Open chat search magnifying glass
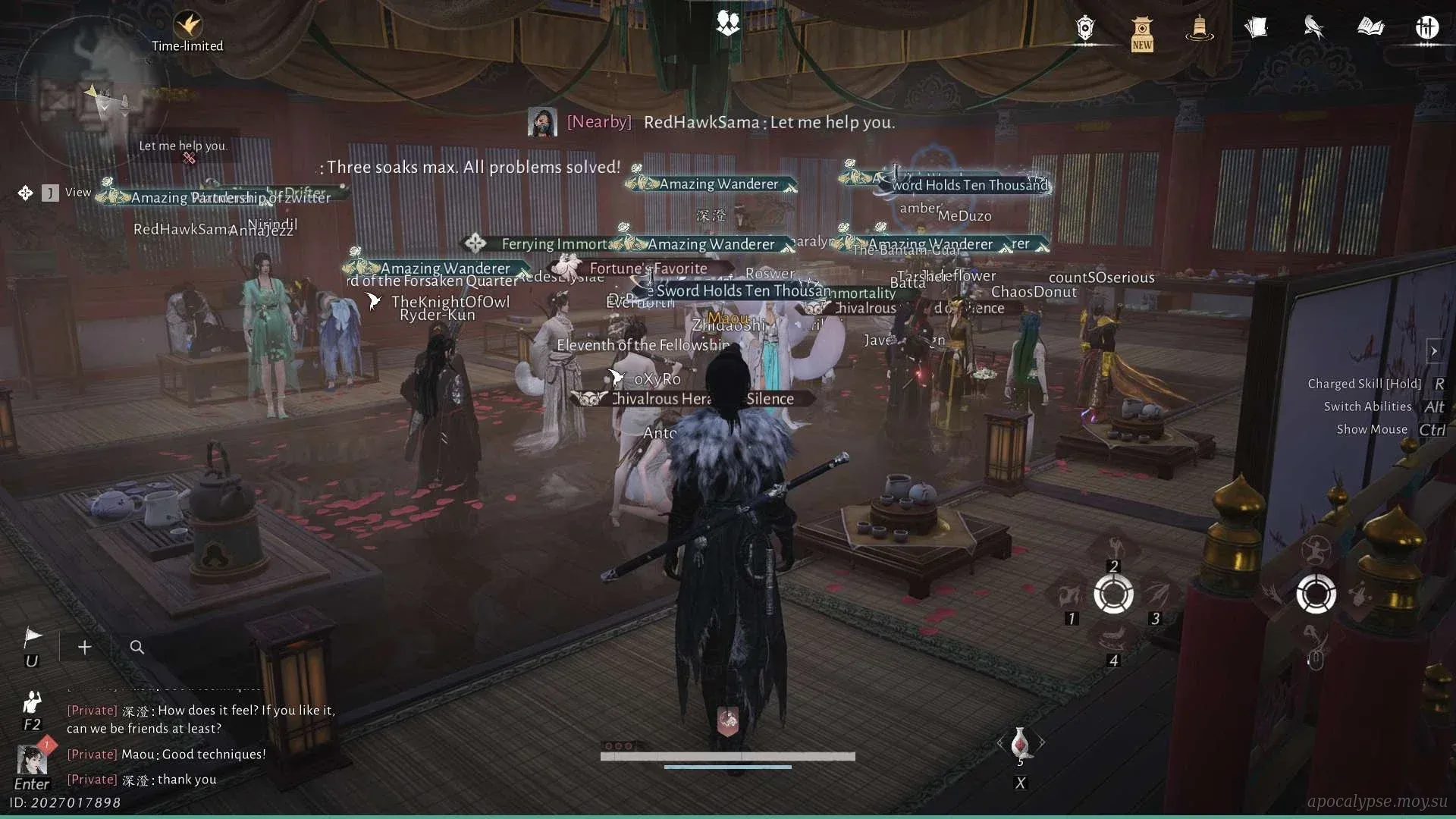Viewport: 1456px width, 819px height. (136, 647)
